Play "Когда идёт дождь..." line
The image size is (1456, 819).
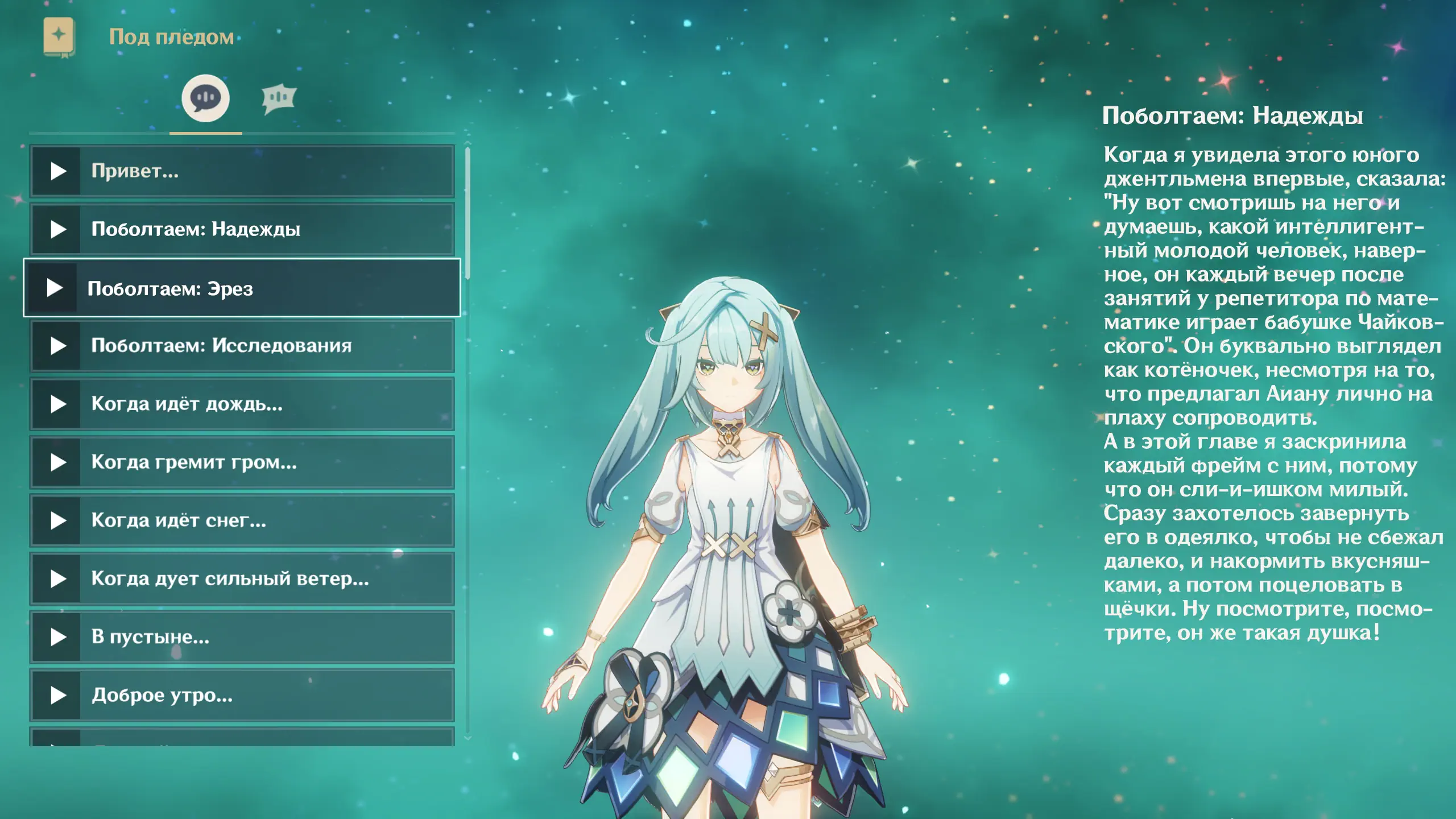coord(242,404)
